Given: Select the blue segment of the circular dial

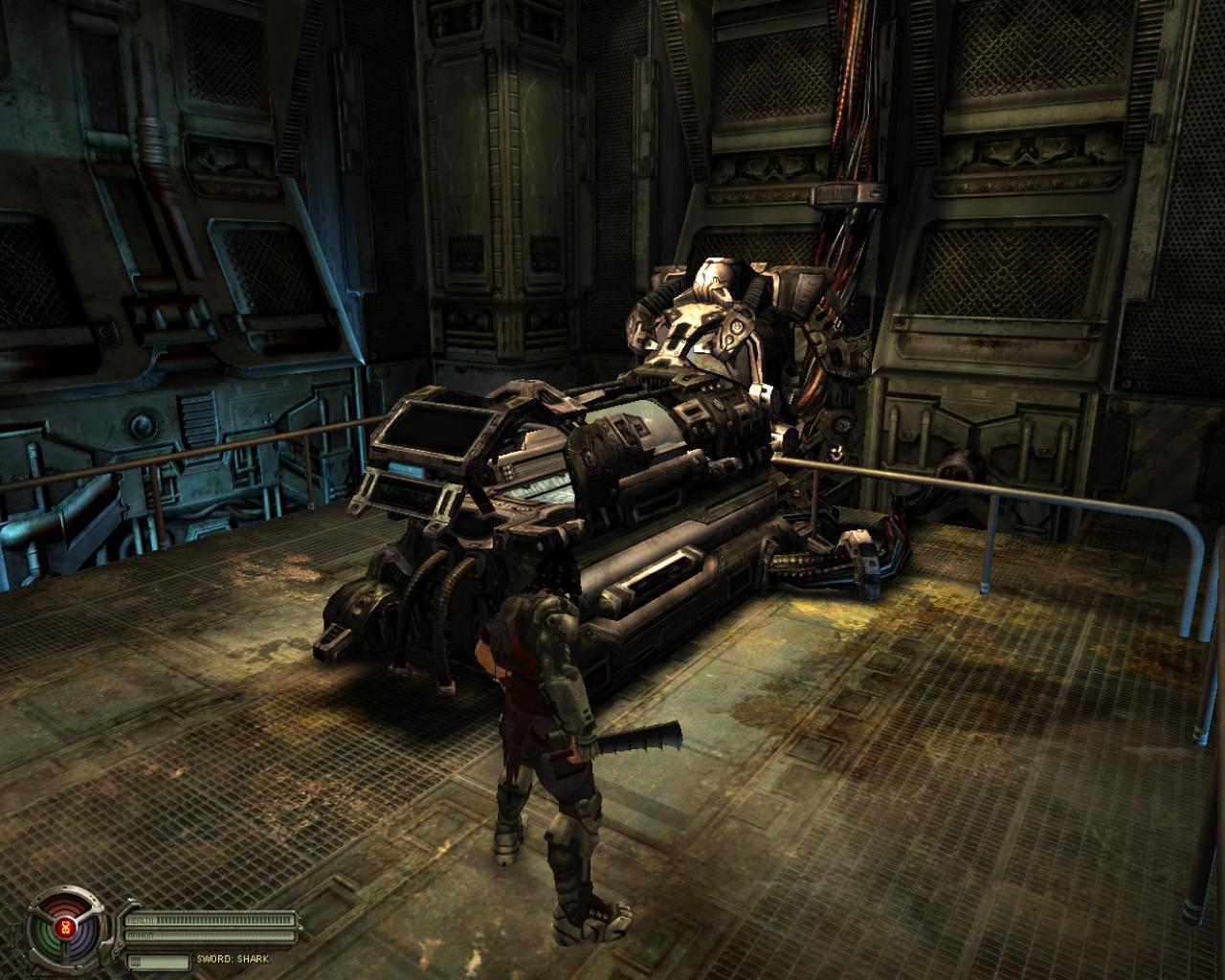Looking at the screenshot, I should tap(85, 940).
